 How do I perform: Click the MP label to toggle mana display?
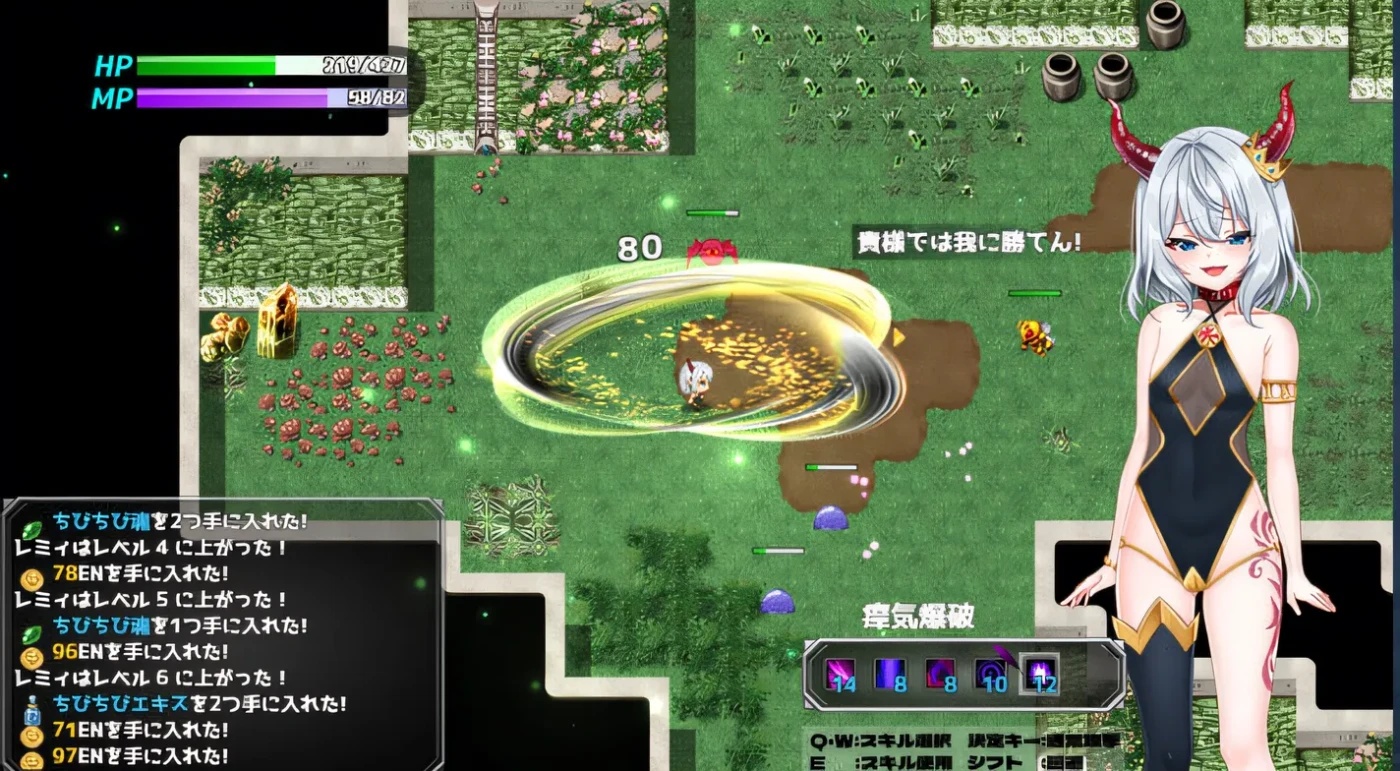tap(113, 97)
